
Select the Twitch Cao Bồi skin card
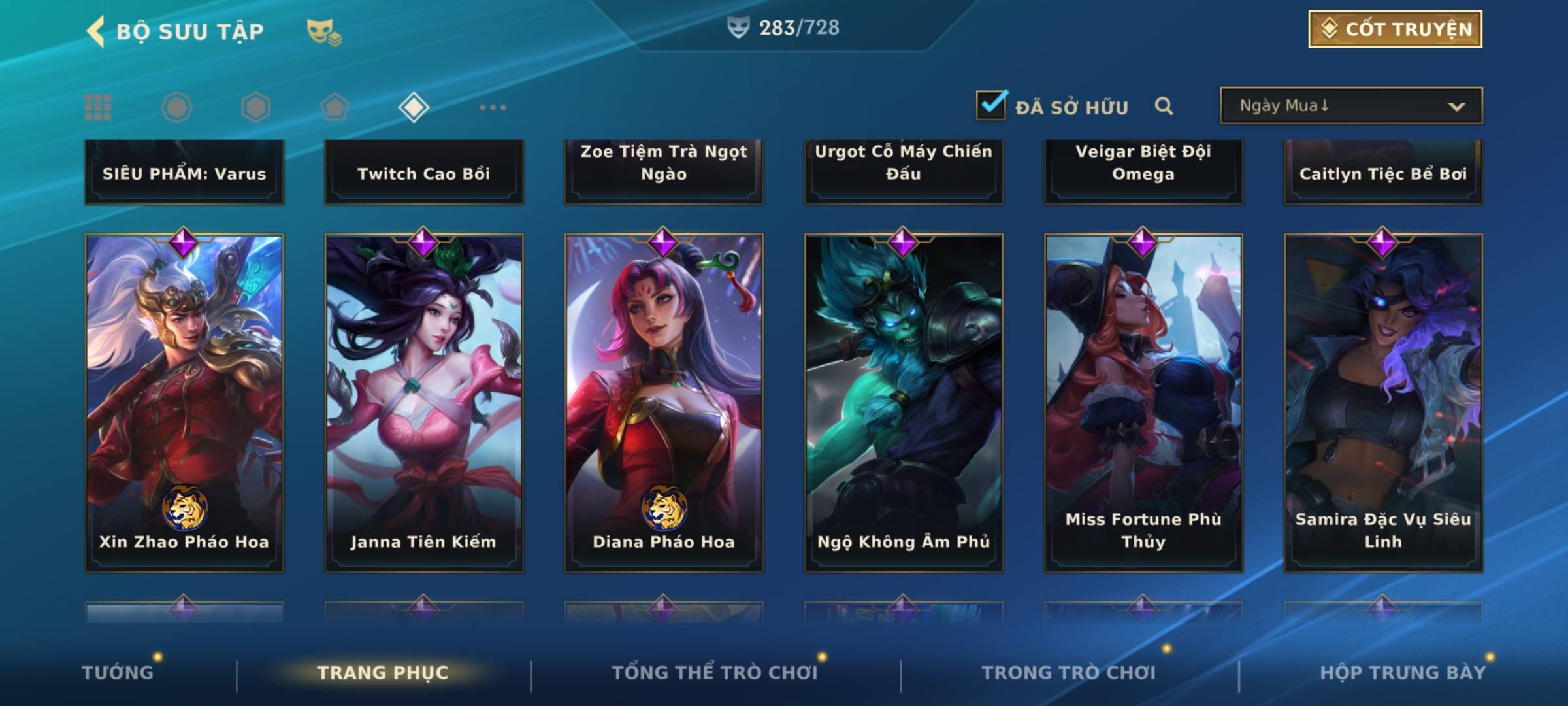[x=424, y=173]
